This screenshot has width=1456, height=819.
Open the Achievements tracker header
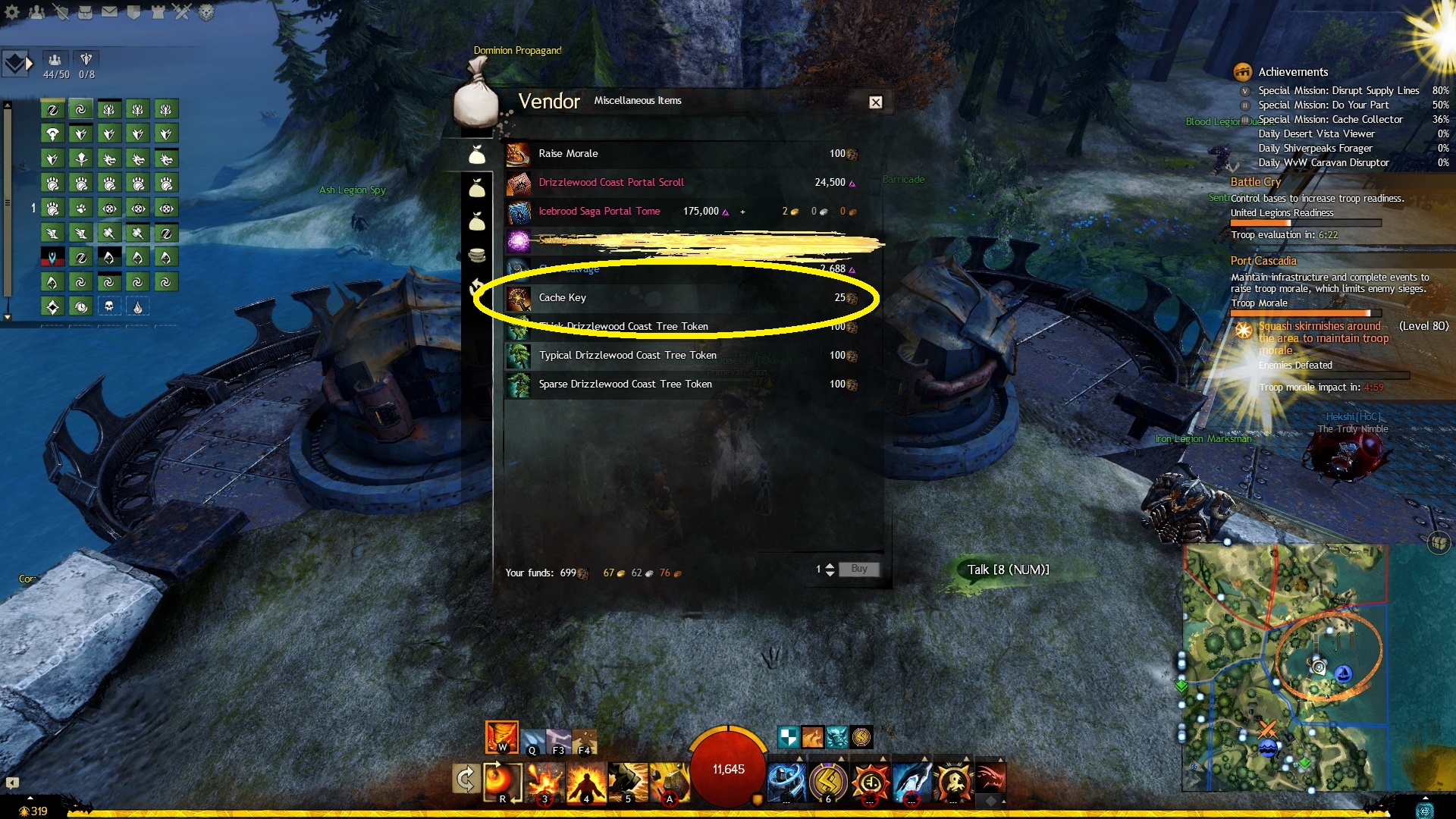[1292, 72]
